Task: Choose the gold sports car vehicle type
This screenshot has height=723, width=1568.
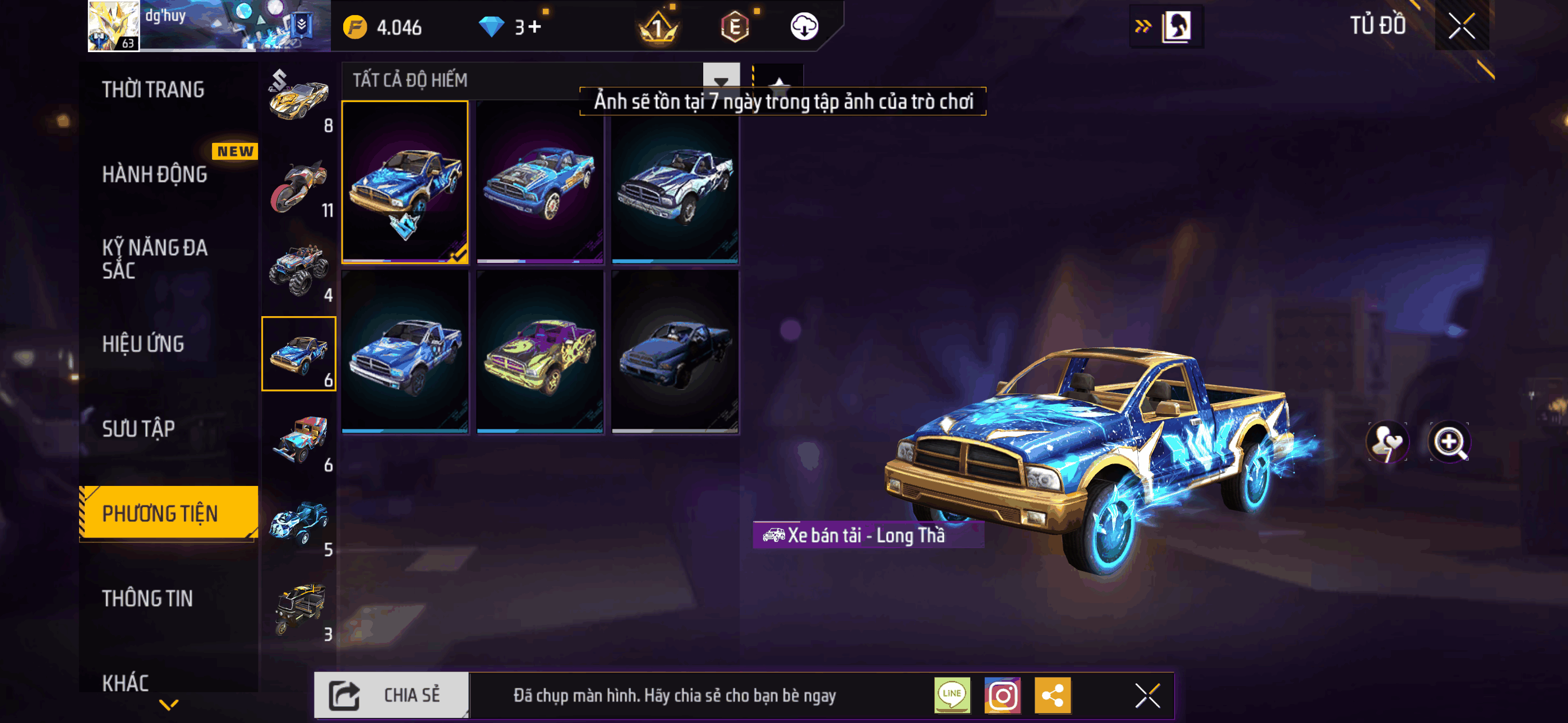Action: pos(299,99)
